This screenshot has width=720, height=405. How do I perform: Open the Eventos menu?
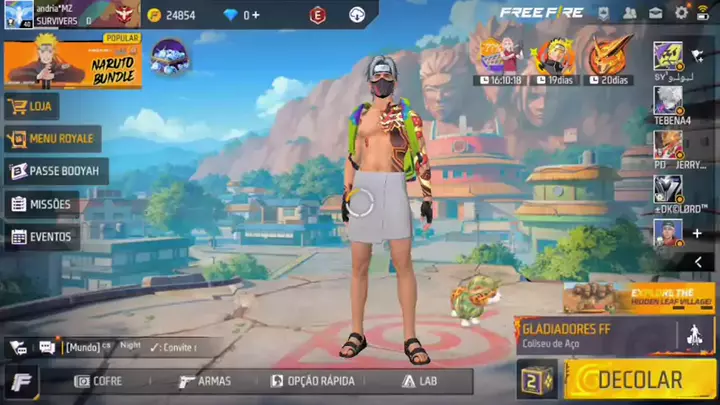(41, 237)
